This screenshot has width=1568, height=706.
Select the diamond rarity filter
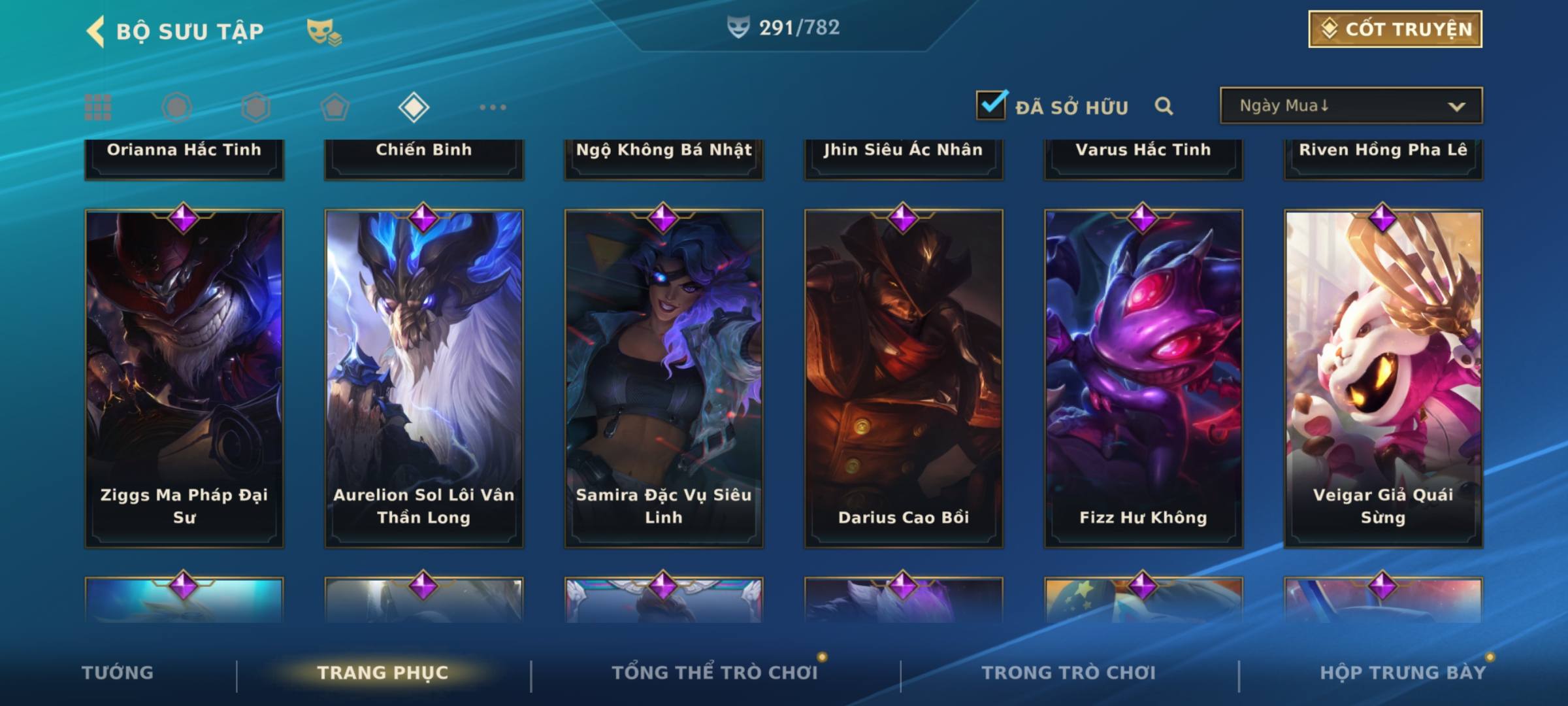(x=414, y=107)
